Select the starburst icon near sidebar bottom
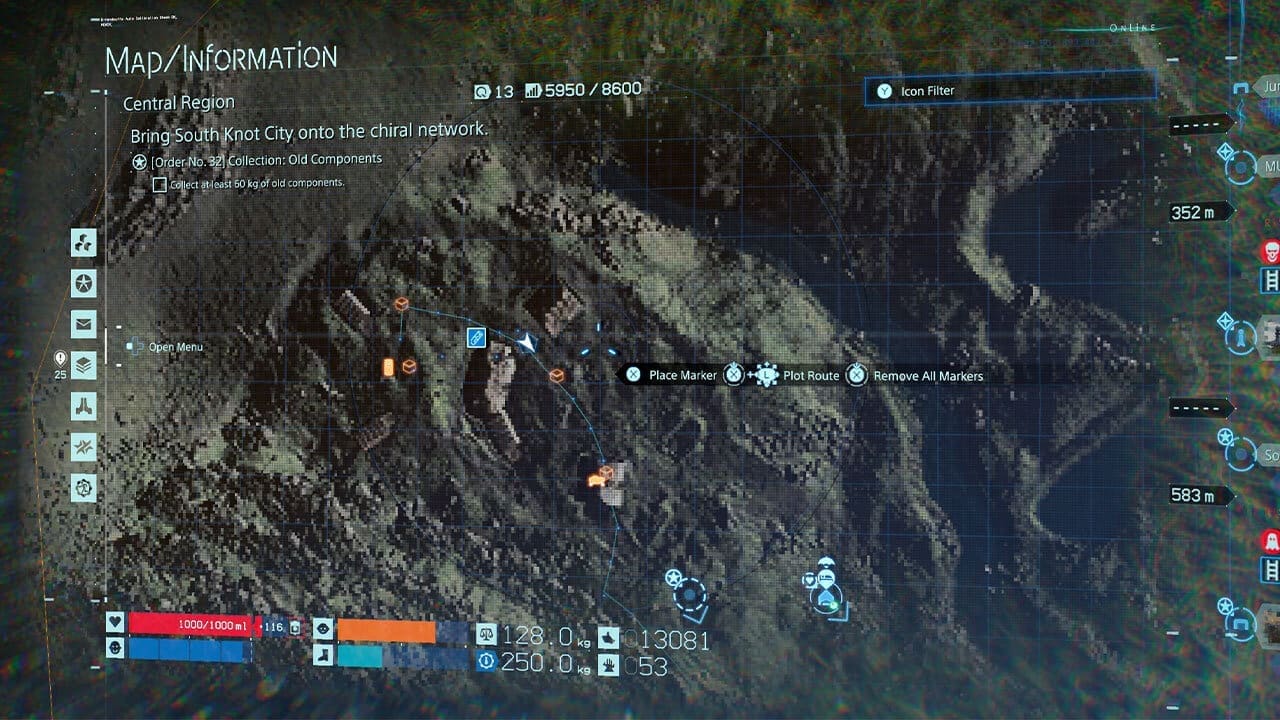Screen dimensions: 1280x720 click(x=83, y=448)
